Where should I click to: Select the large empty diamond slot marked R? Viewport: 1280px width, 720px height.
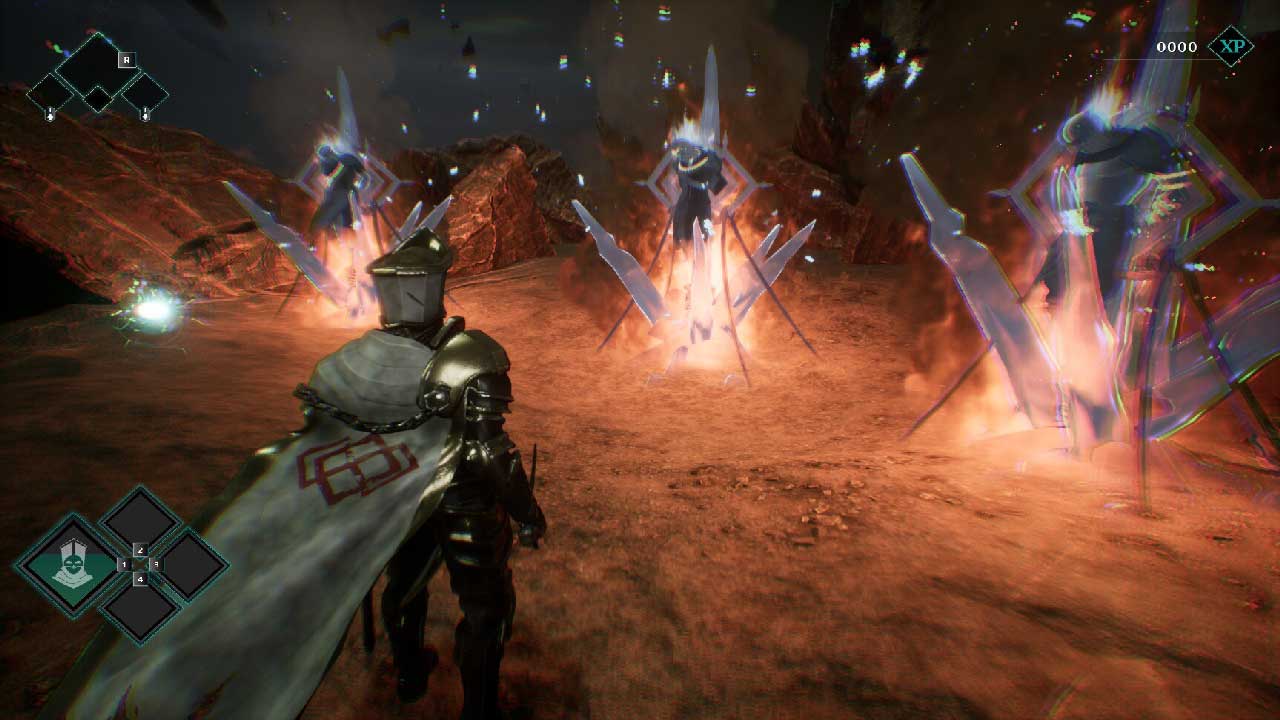click(x=96, y=63)
